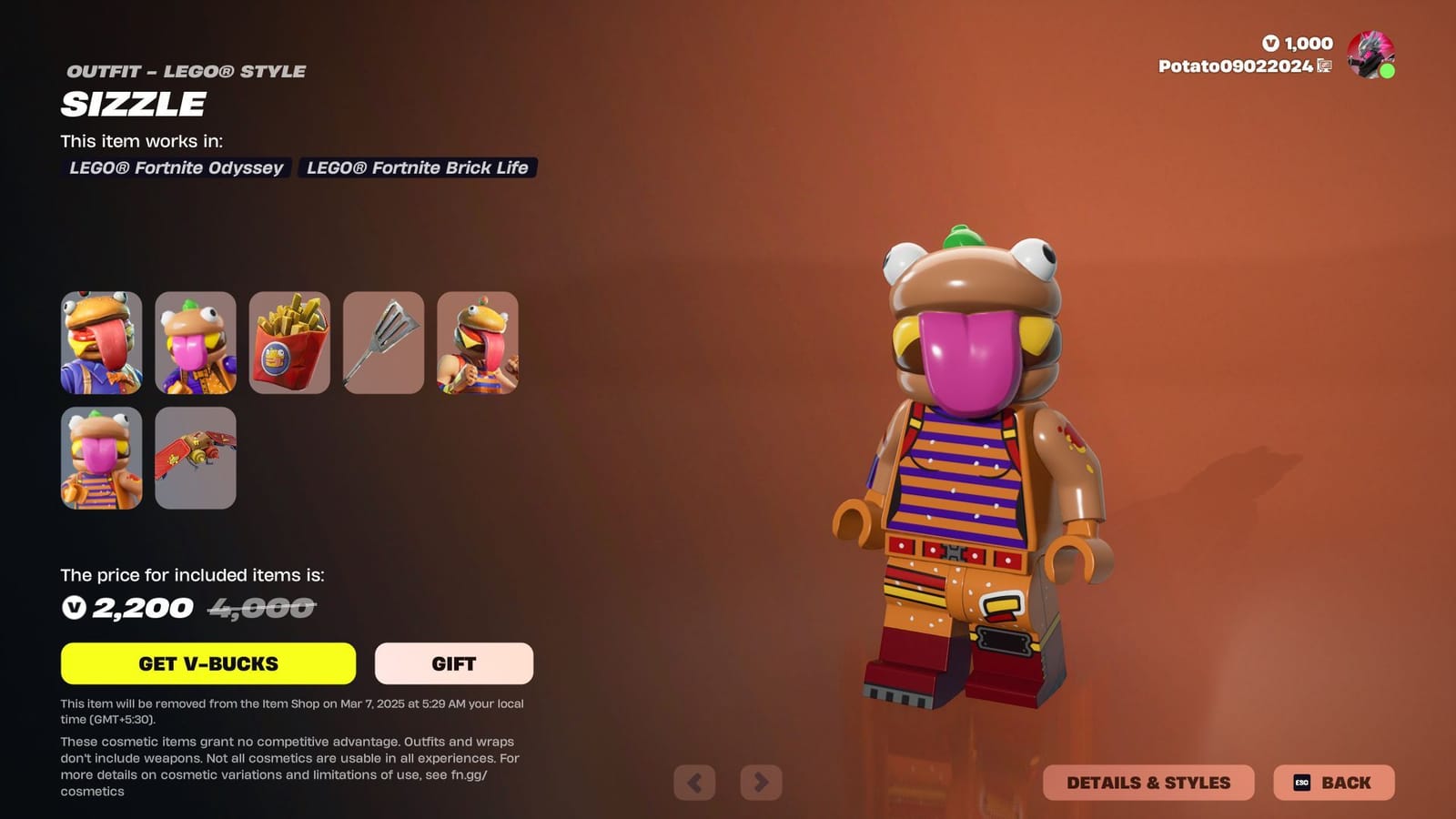Select the Beef Boss outfit thumbnail
Screen dimensions: 1456x819
(x=101, y=343)
